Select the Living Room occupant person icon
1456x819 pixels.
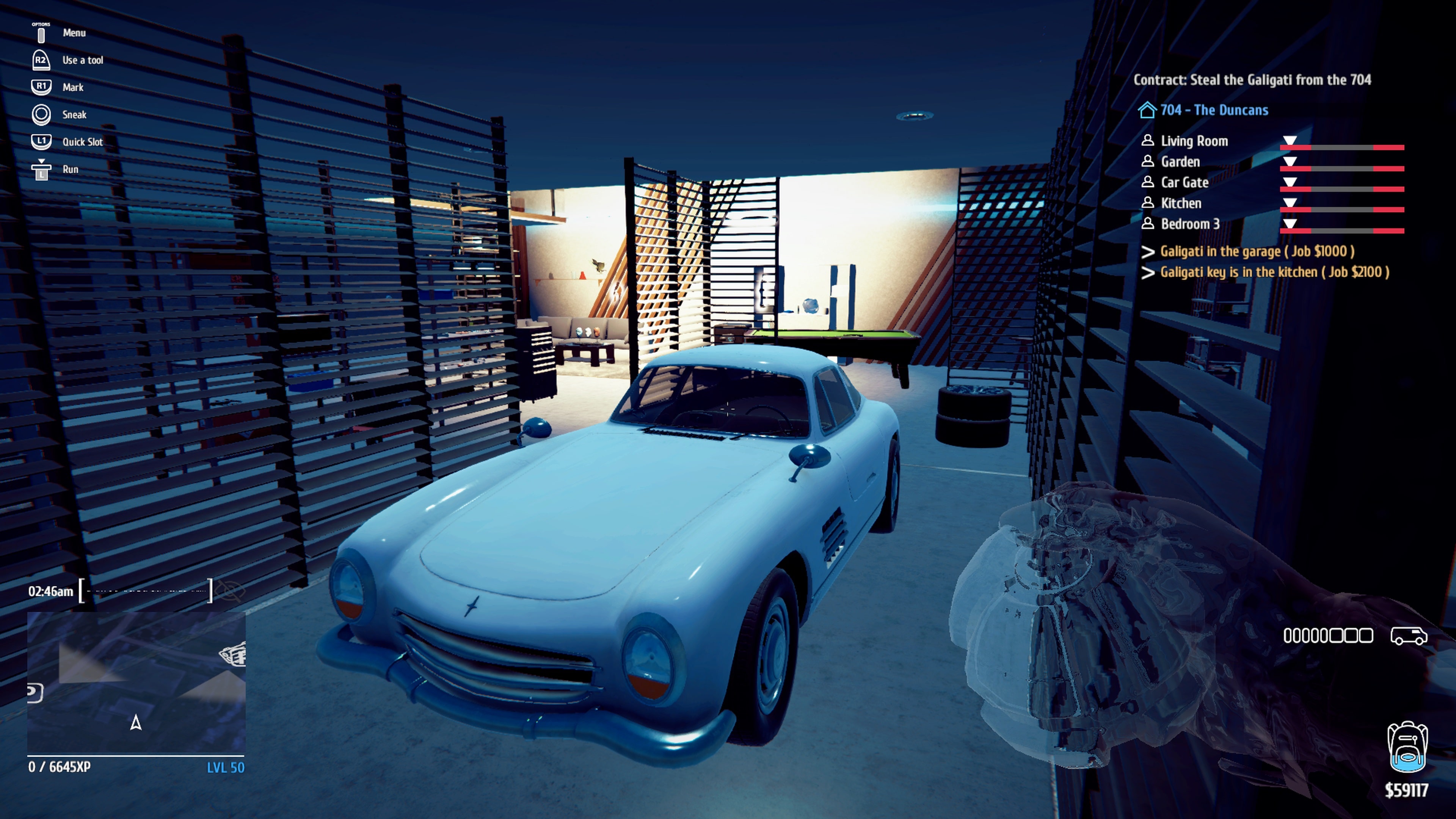point(1148,141)
